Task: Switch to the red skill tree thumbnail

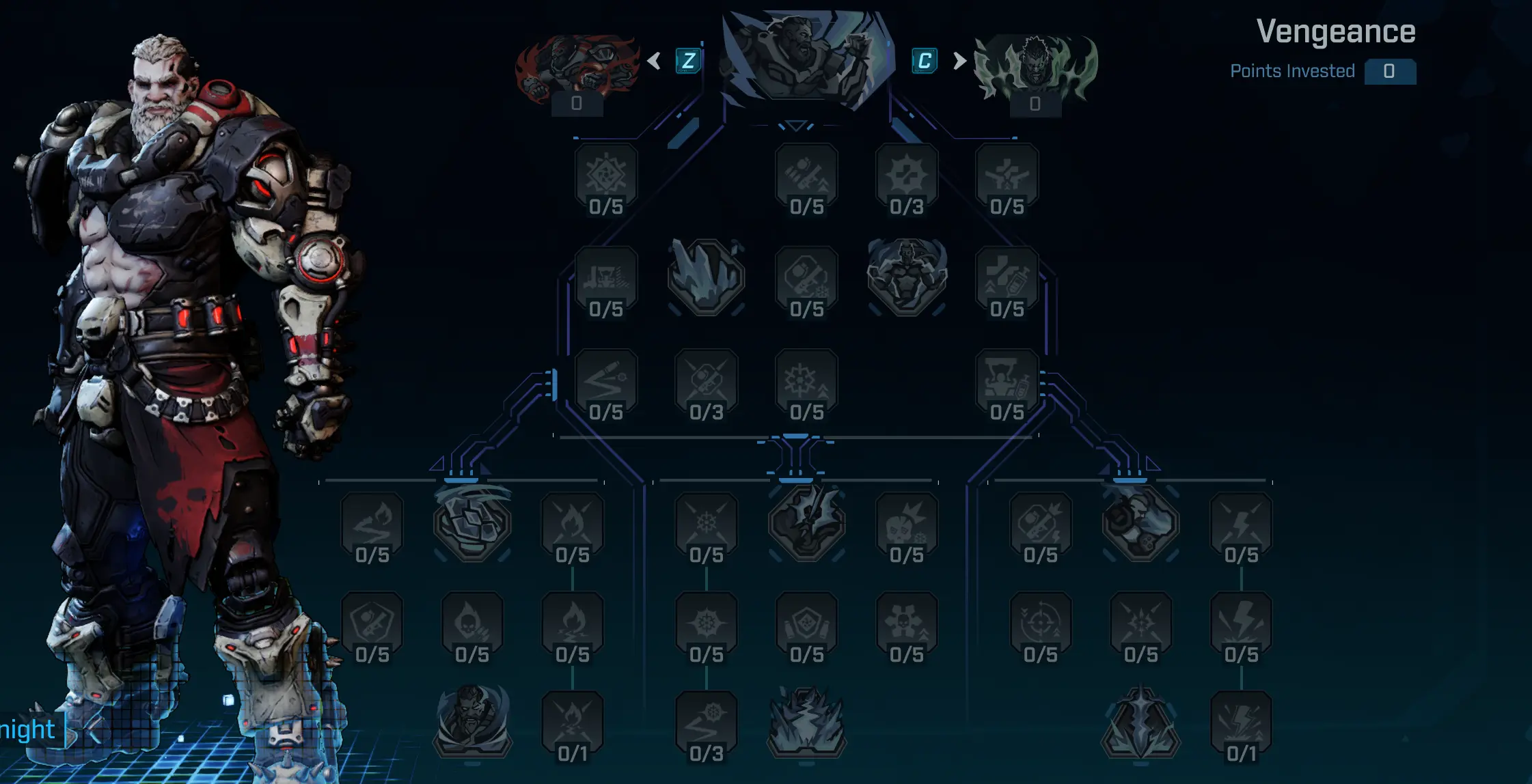Action: 577,68
